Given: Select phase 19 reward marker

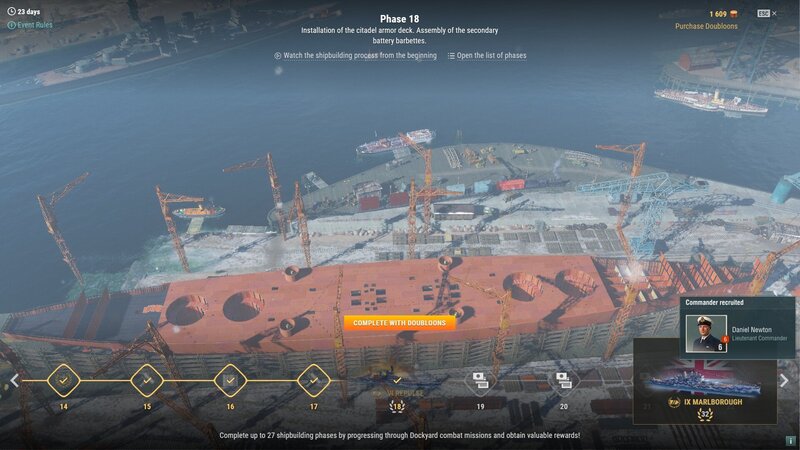Looking at the screenshot, I should click(x=480, y=380).
